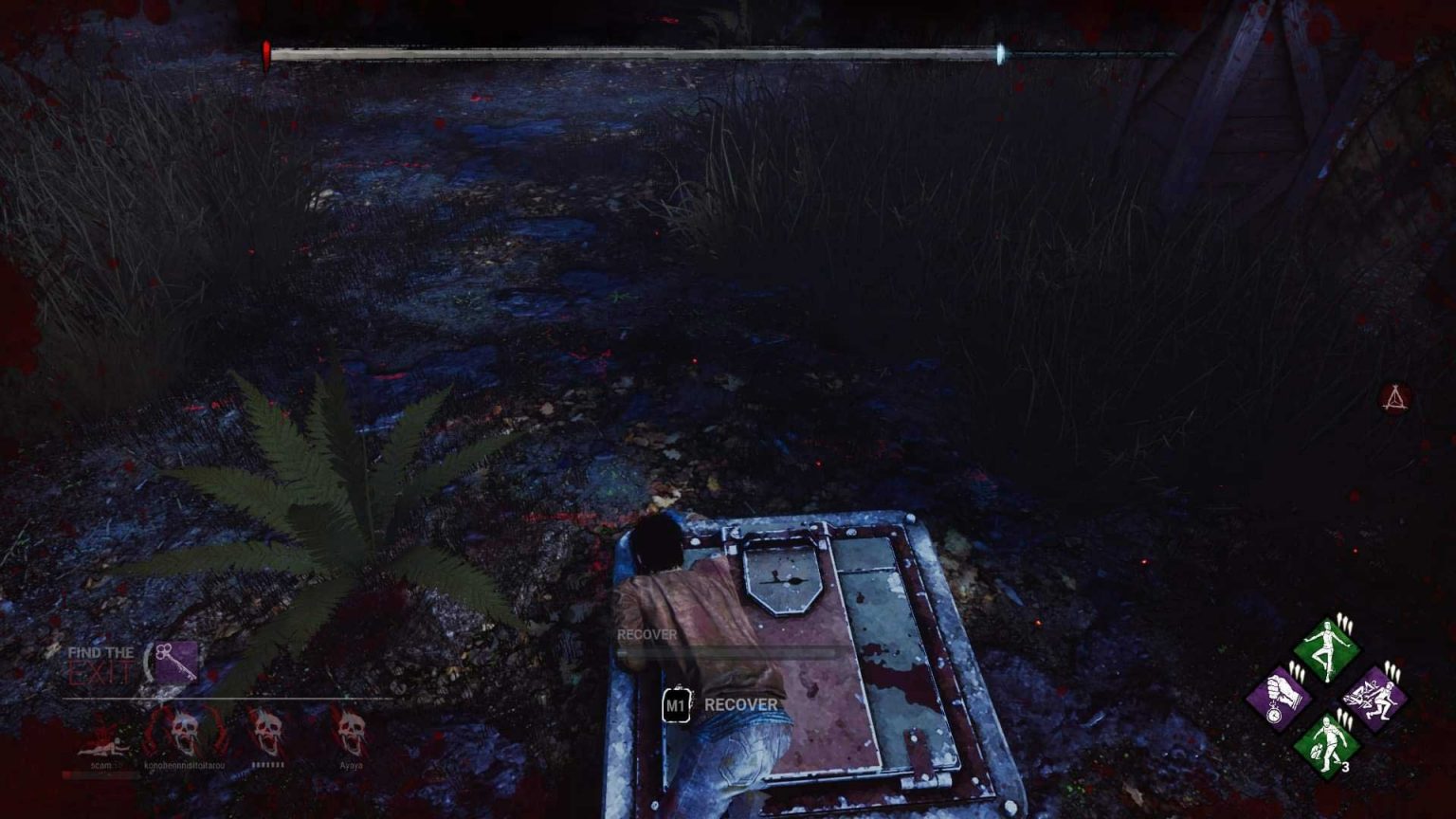This screenshot has width=1456, height=819.
Task: Click the RECOVER action label next to M1
Action: pyautogui.click(x=740, y=704)
